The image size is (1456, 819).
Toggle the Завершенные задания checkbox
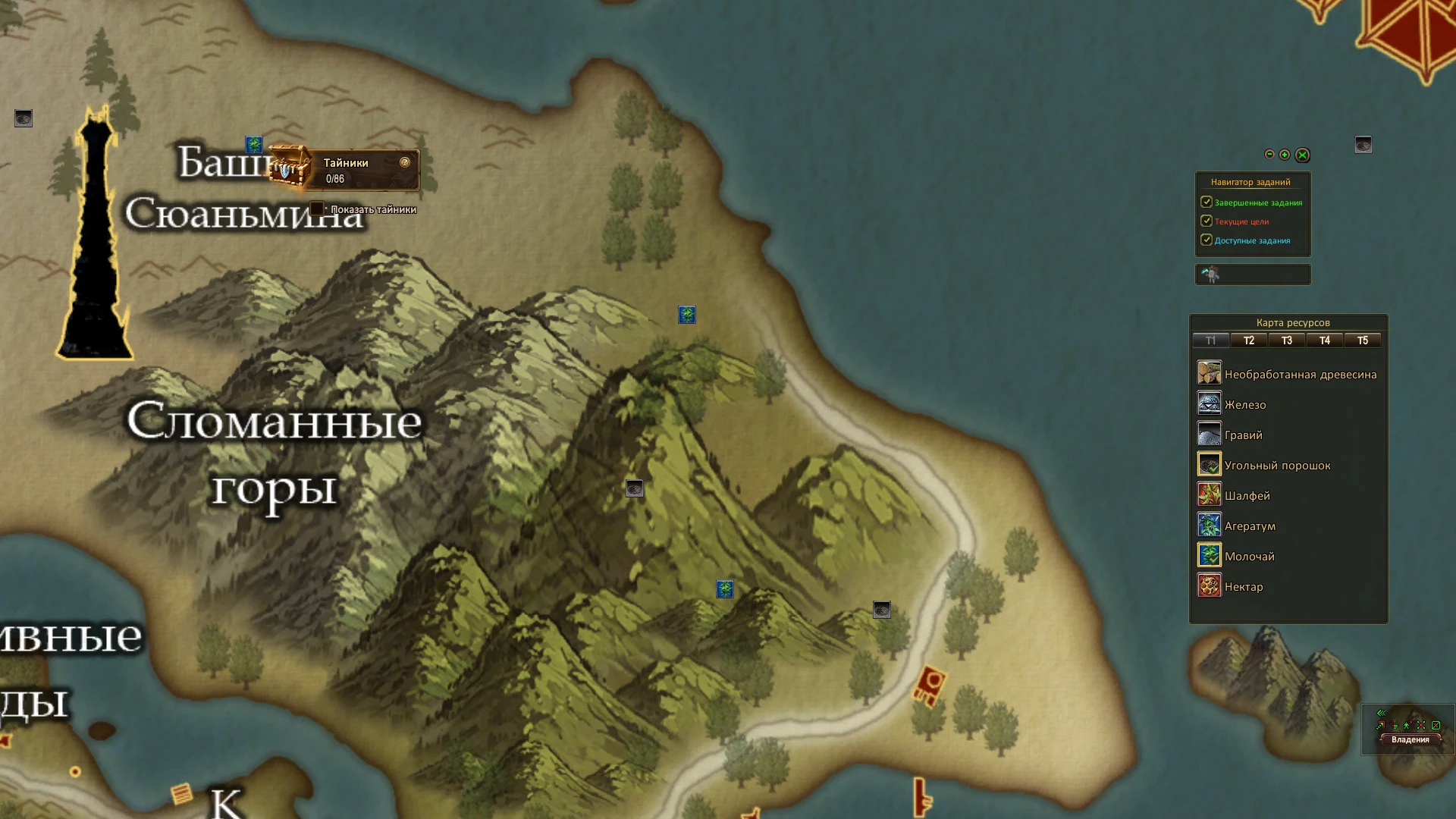tap(1207, 202)
